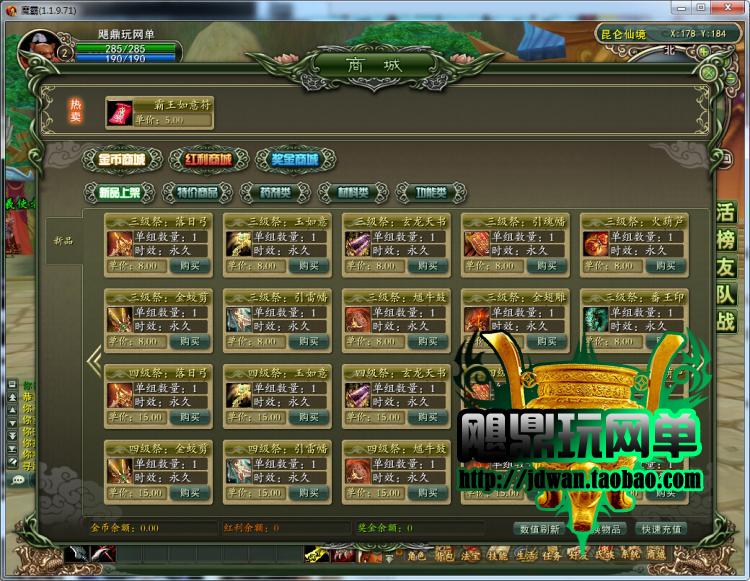This screenshot has height=581, width=750.
Task: Open the 红利商城 shop tab
Action: [x=207, y=159]
